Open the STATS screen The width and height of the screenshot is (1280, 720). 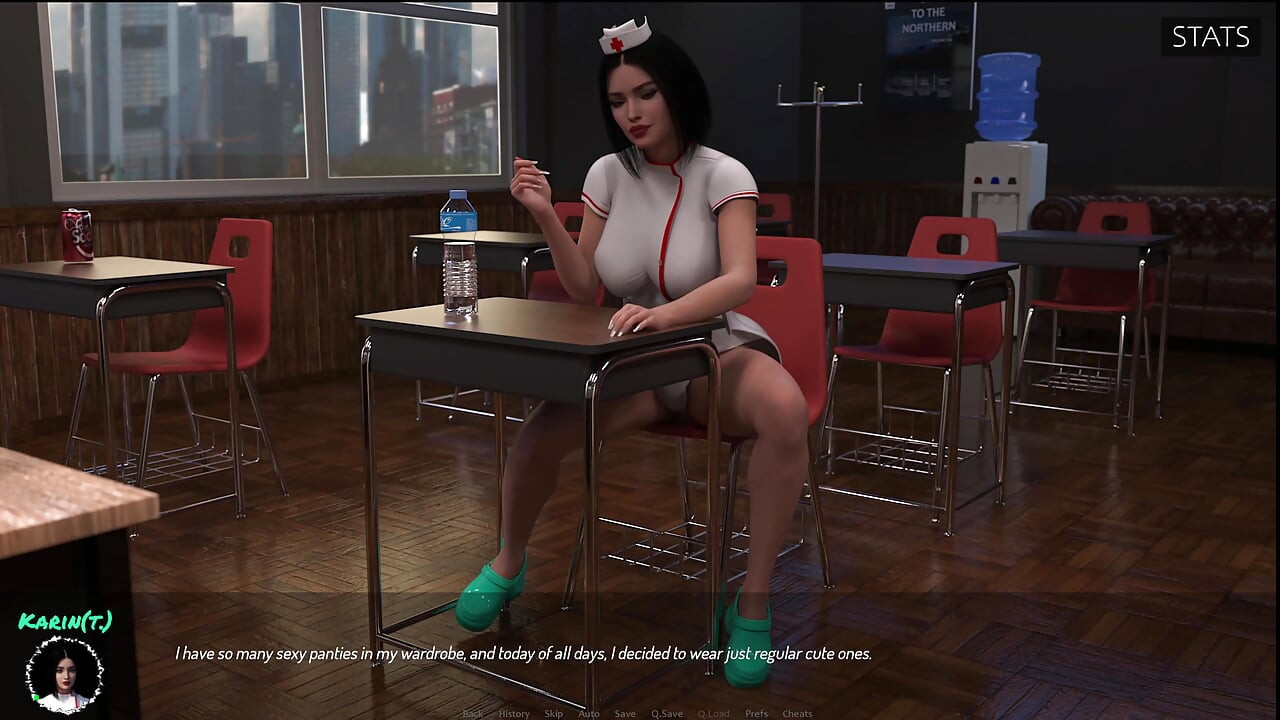tap(1210, 38)
